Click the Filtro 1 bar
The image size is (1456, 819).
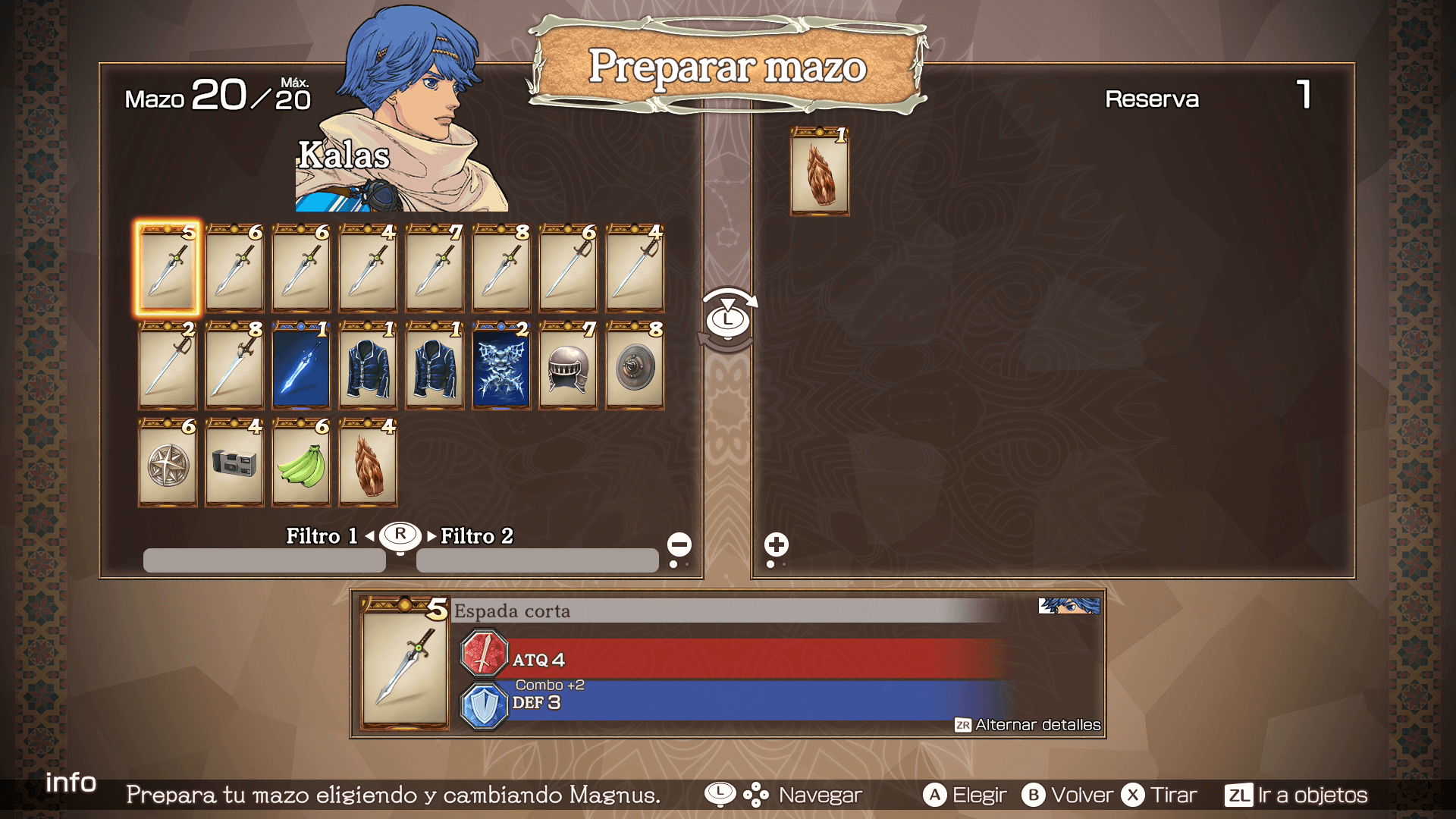point(264,560)
